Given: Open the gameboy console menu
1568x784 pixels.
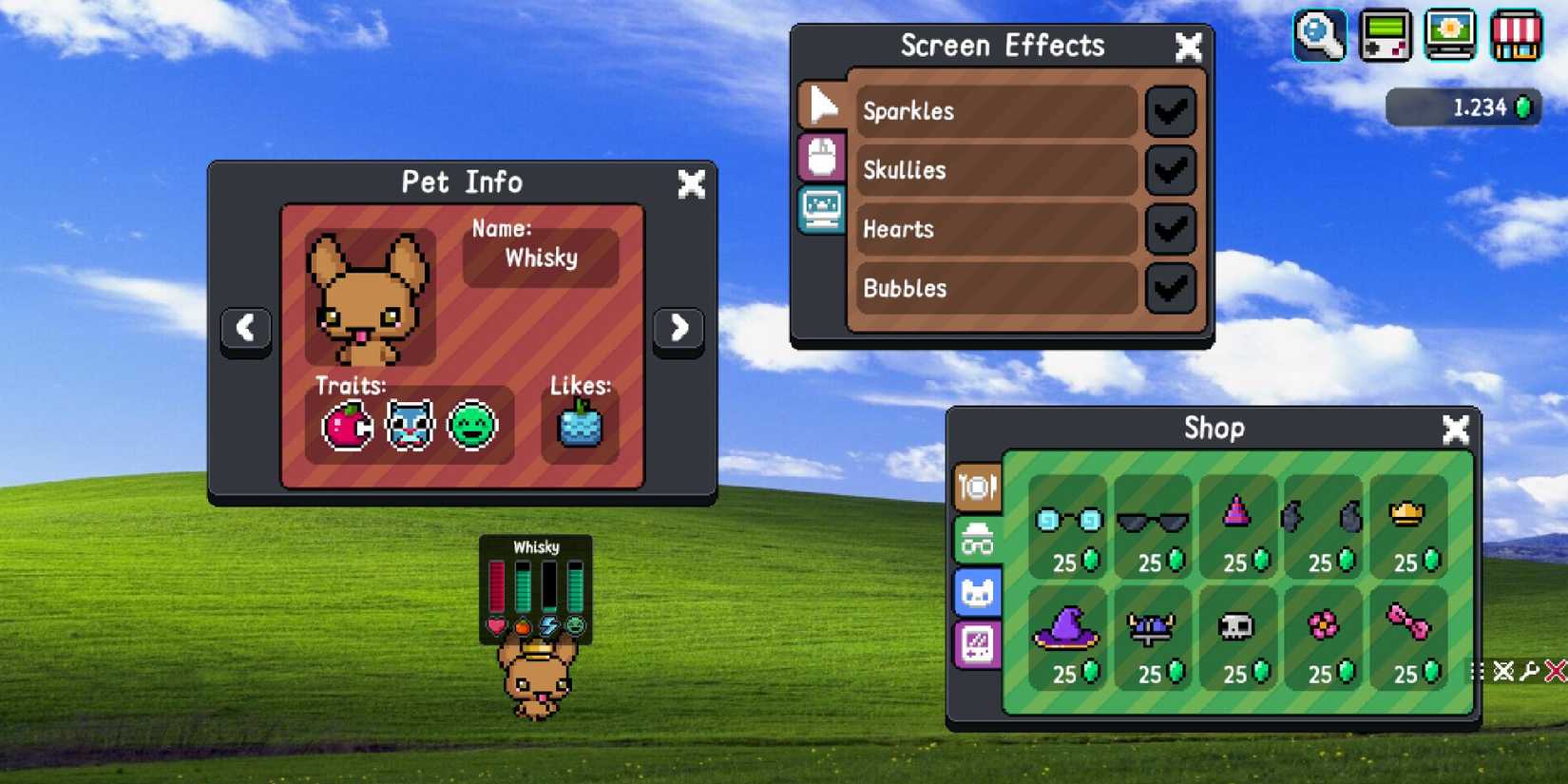Looking at the screenshot, I should tap(1386, 36).
